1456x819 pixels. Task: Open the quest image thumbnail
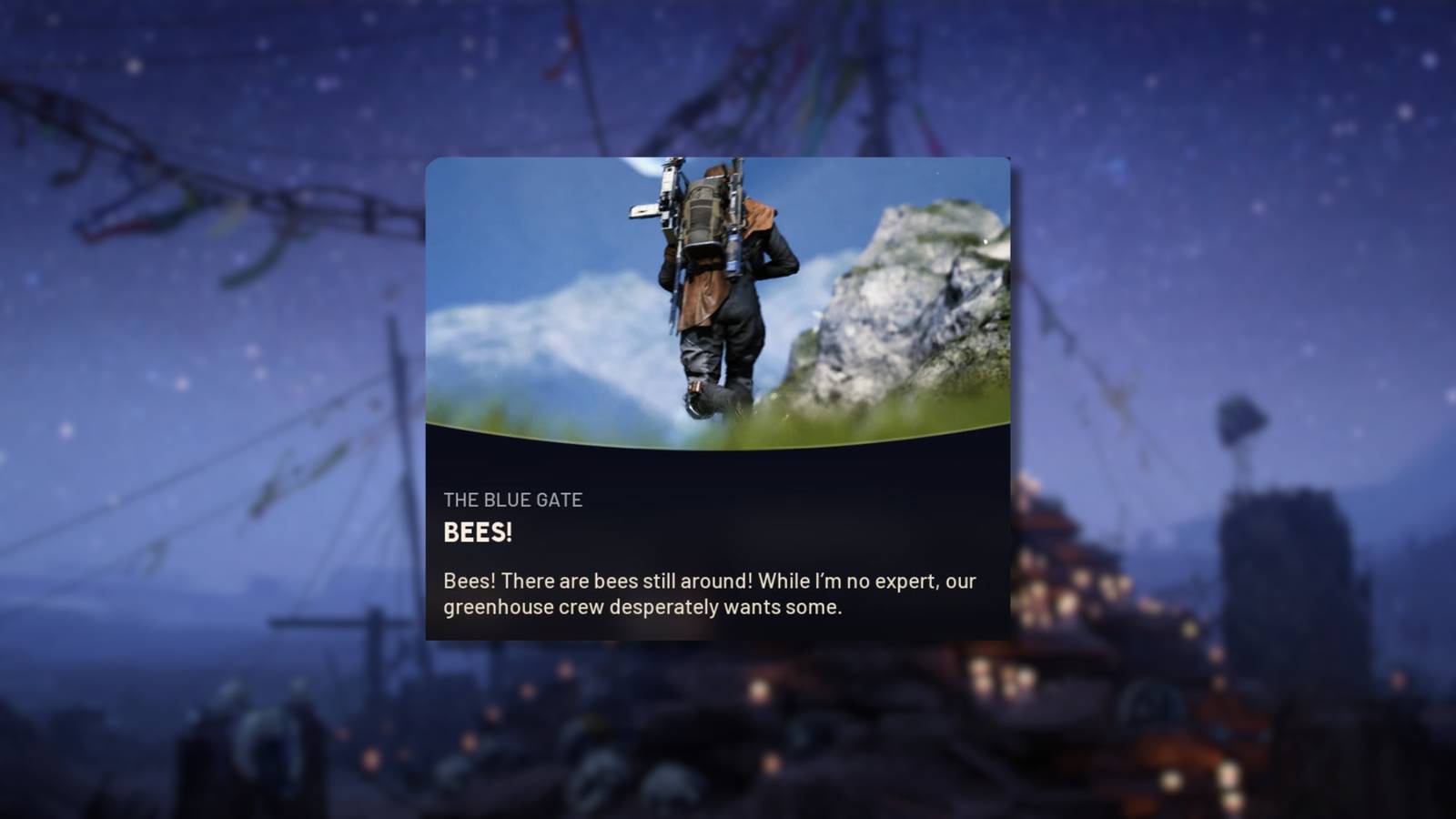coord(717,300)
